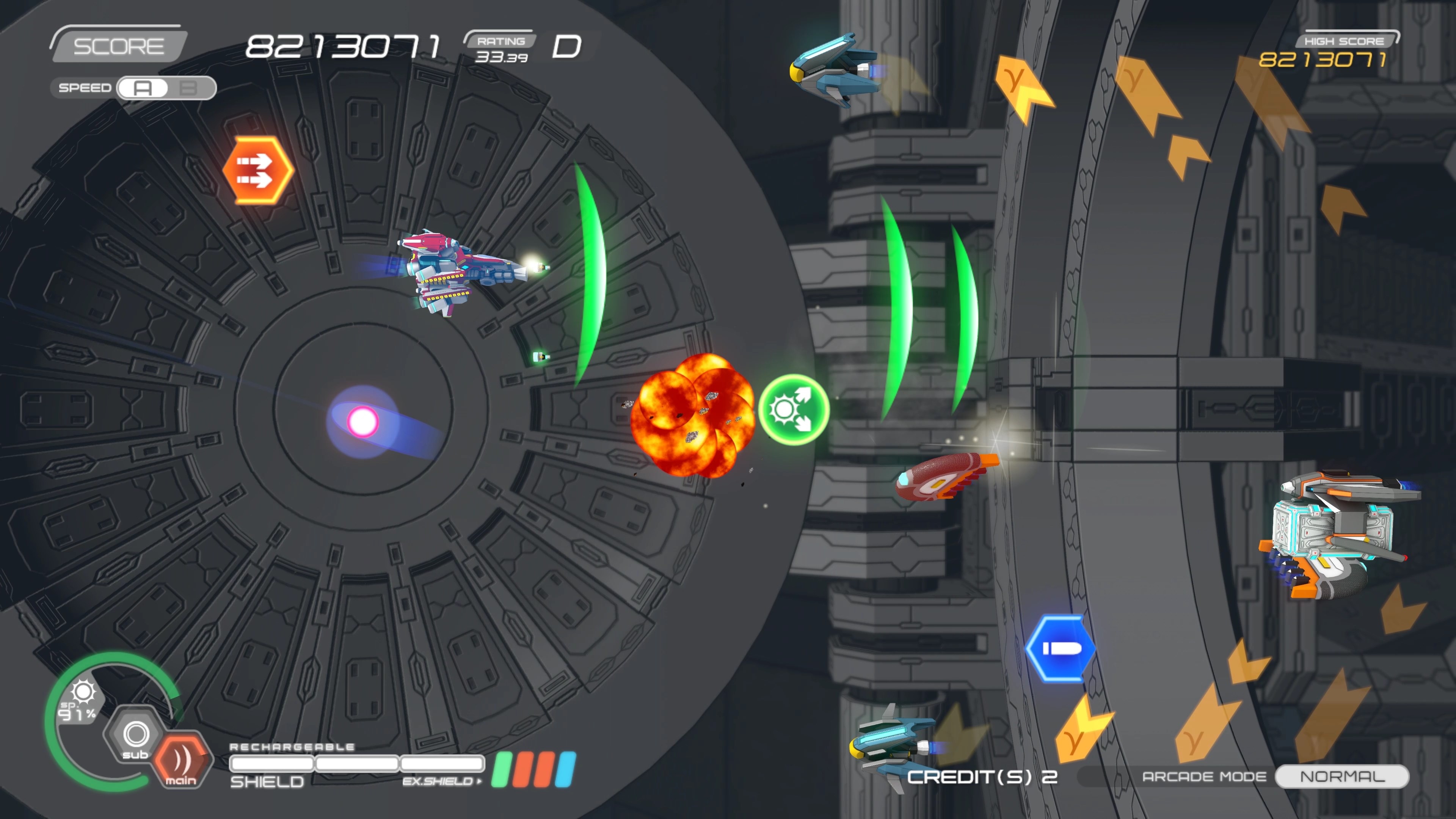The image size is (1456, 819).
Task: Switch to speed setting B
Action: tap(189, 88)
